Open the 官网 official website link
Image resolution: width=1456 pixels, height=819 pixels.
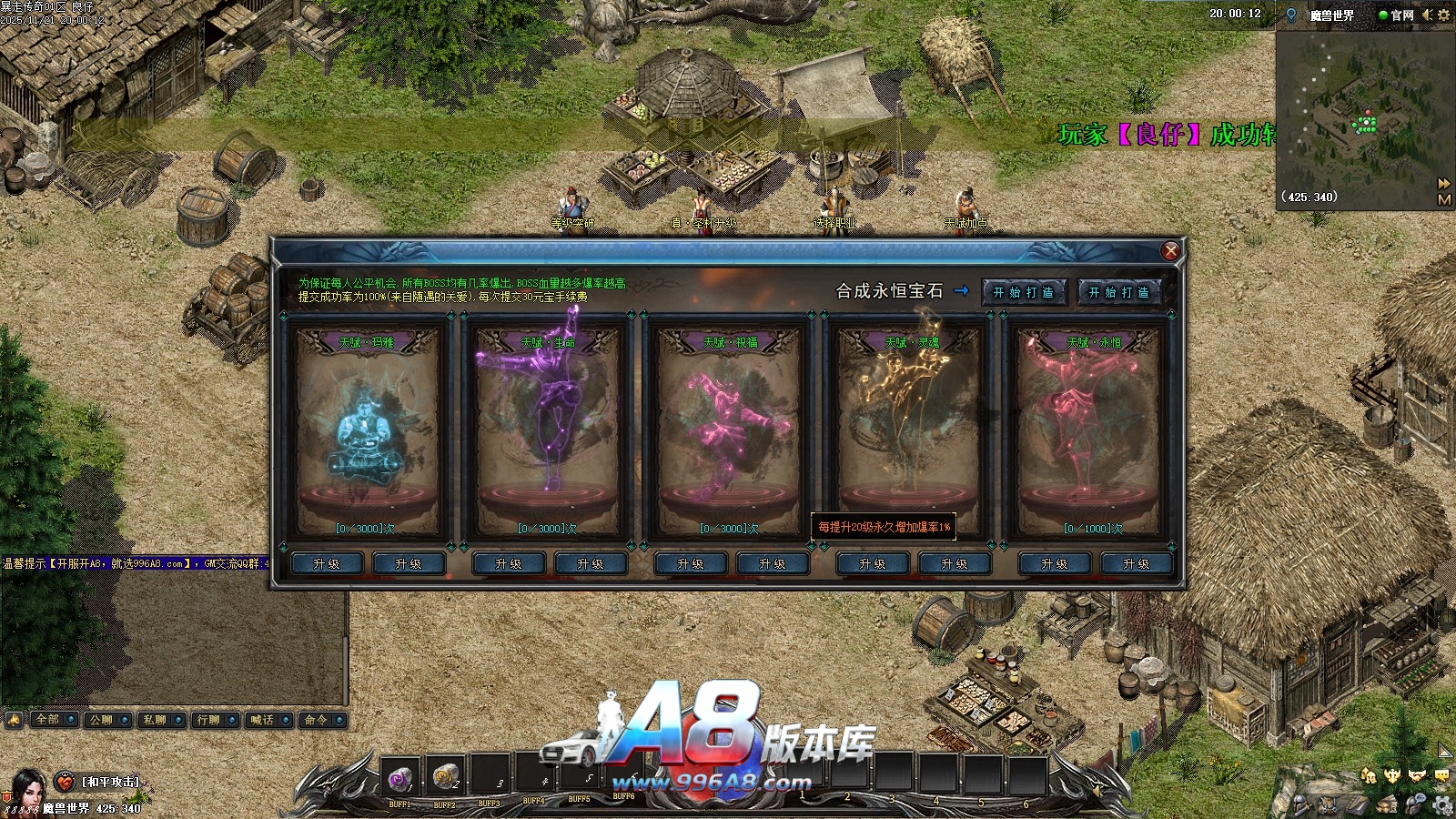point(1401,15)
